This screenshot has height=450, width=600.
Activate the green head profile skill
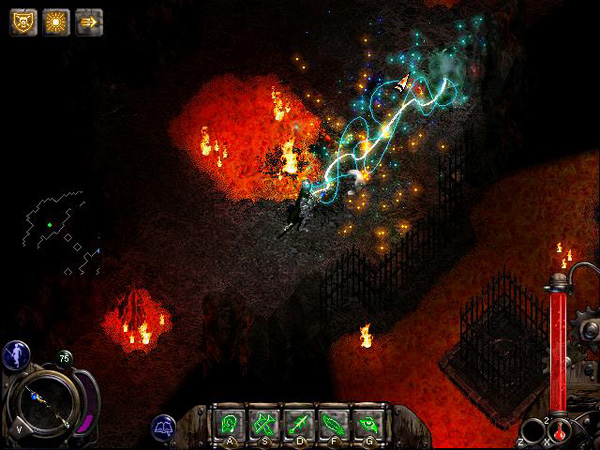(x=232, y=422)
